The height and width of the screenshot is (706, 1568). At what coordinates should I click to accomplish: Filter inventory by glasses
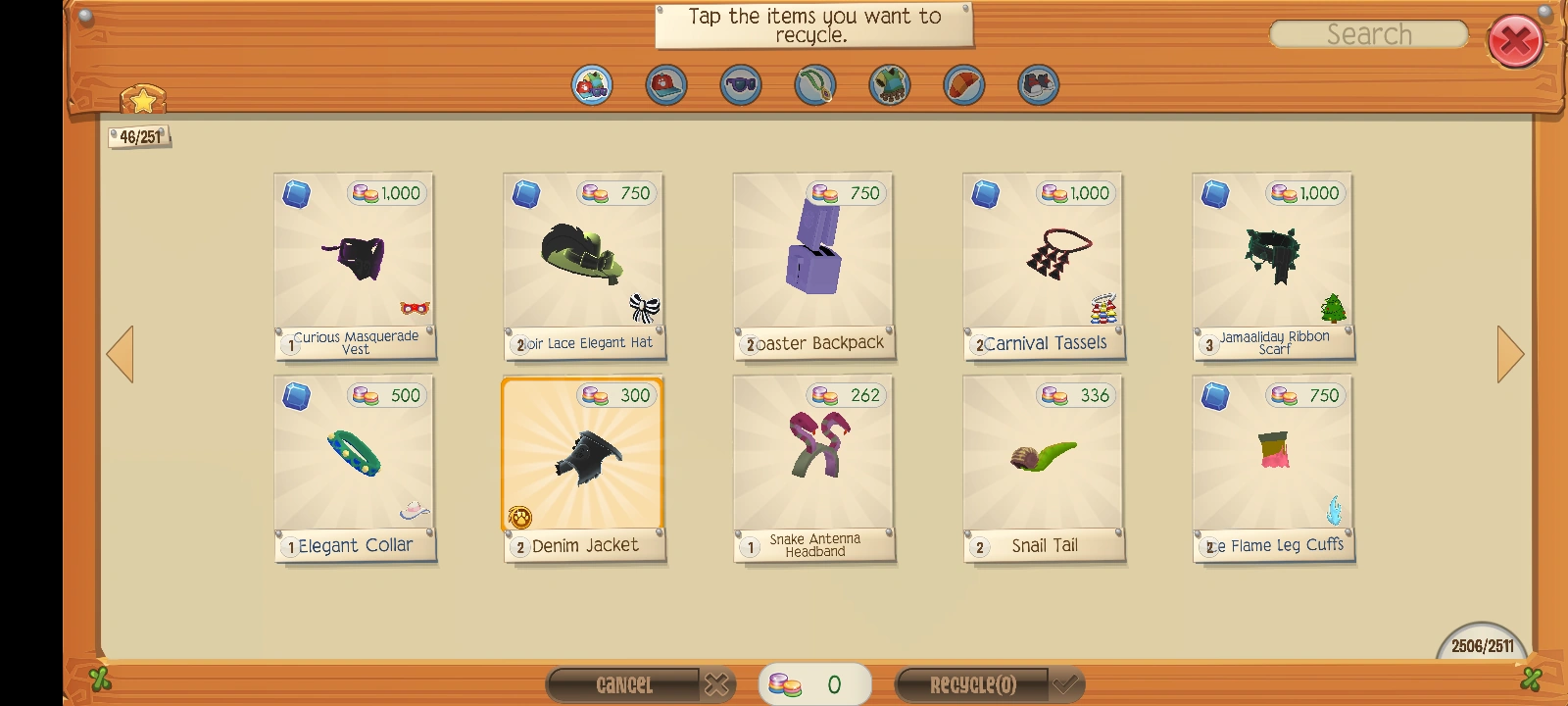point(741,85)
